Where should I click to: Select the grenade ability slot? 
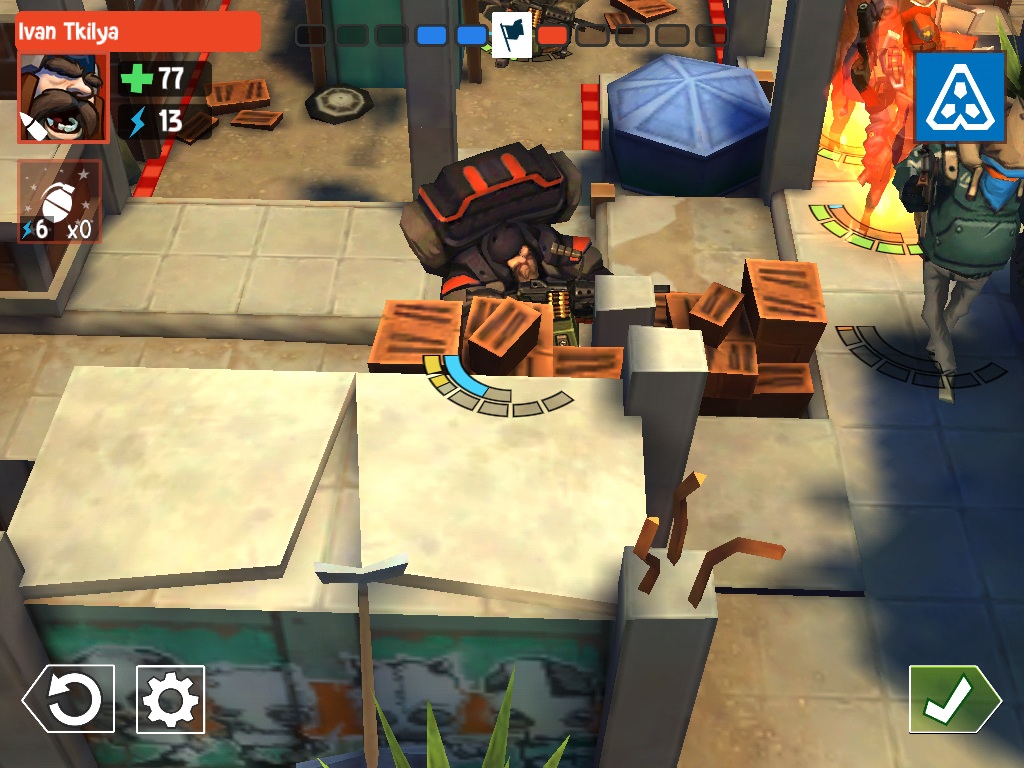point(59,202)
